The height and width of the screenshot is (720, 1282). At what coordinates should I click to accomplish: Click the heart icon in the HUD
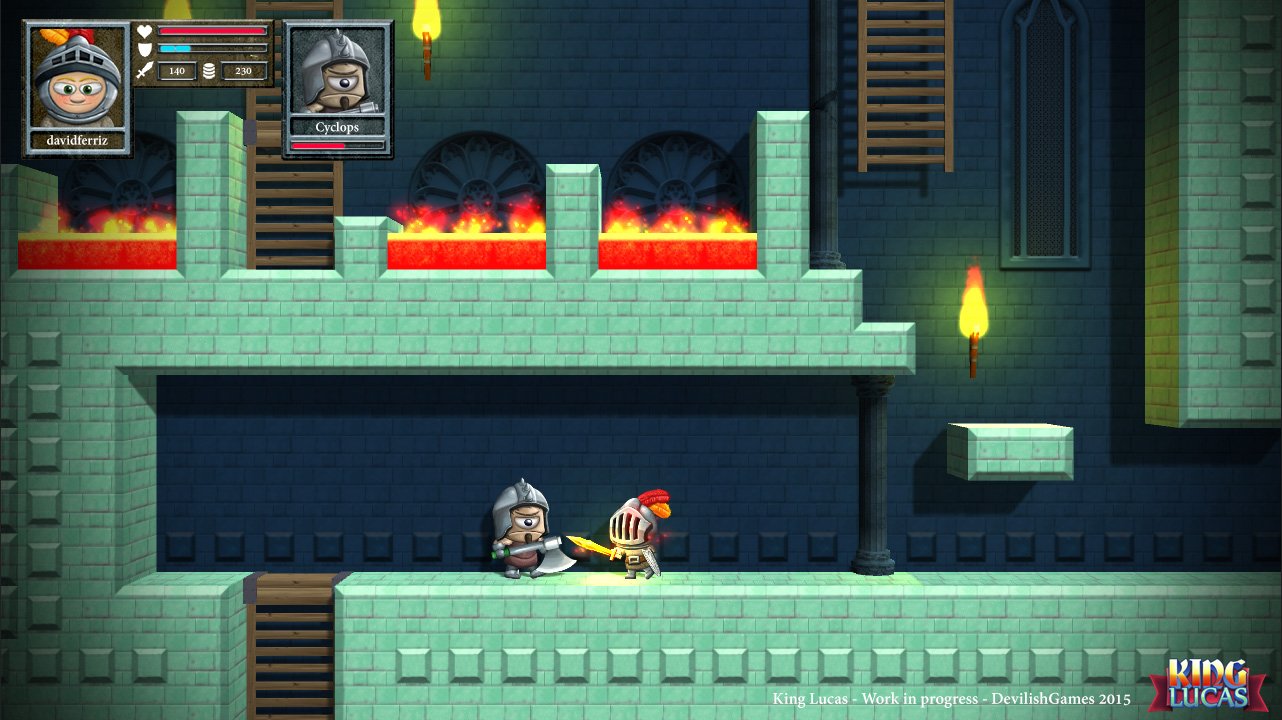coord(145,31)
